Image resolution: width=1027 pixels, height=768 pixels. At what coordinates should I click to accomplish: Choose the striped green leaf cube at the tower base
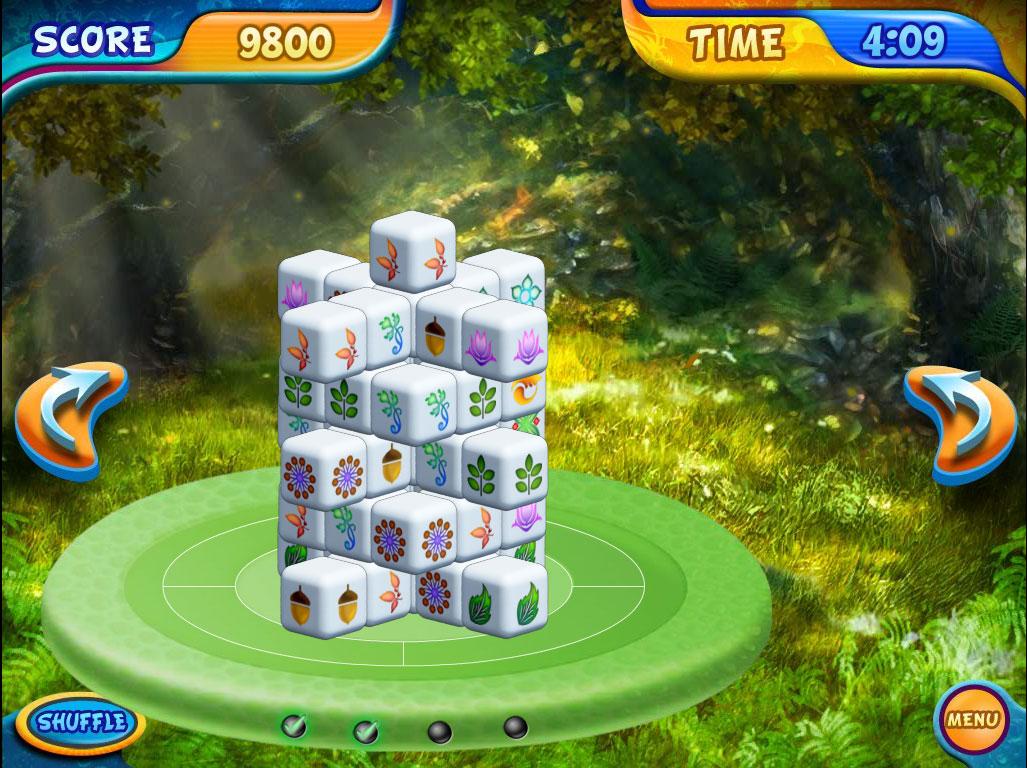[504, 603]
